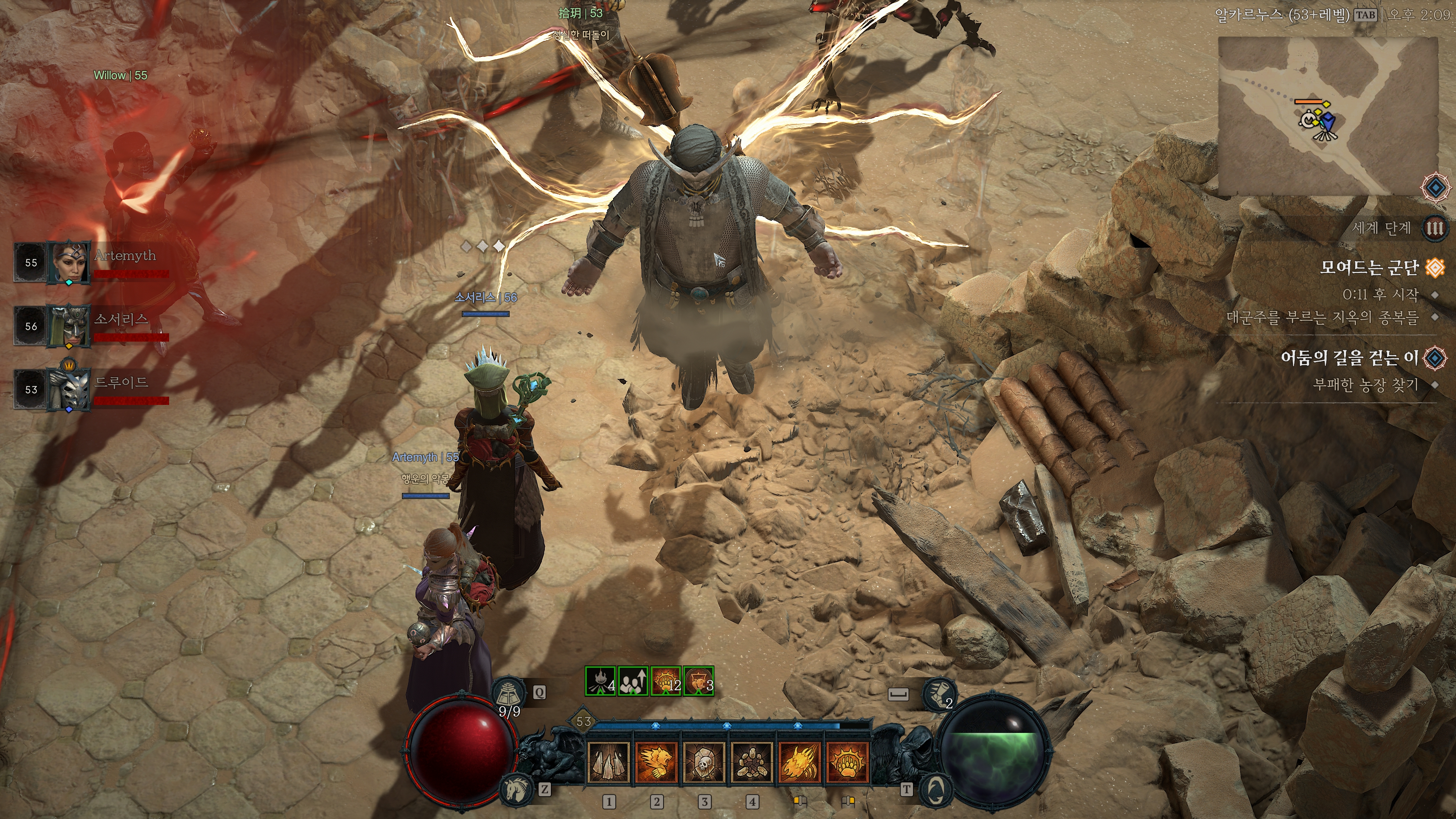The height and width of the screenshot is (819, 1456).
Task: Inspect the boar head buff icon
Action: (x=698, y=681)
